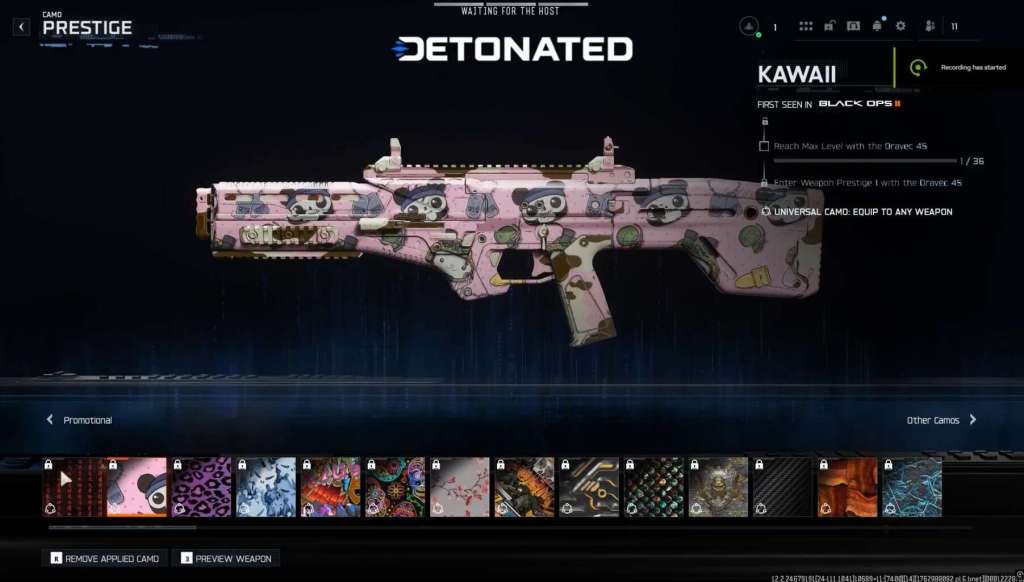
Task: Switch to the Other Camos category
Action: point(941,420)
